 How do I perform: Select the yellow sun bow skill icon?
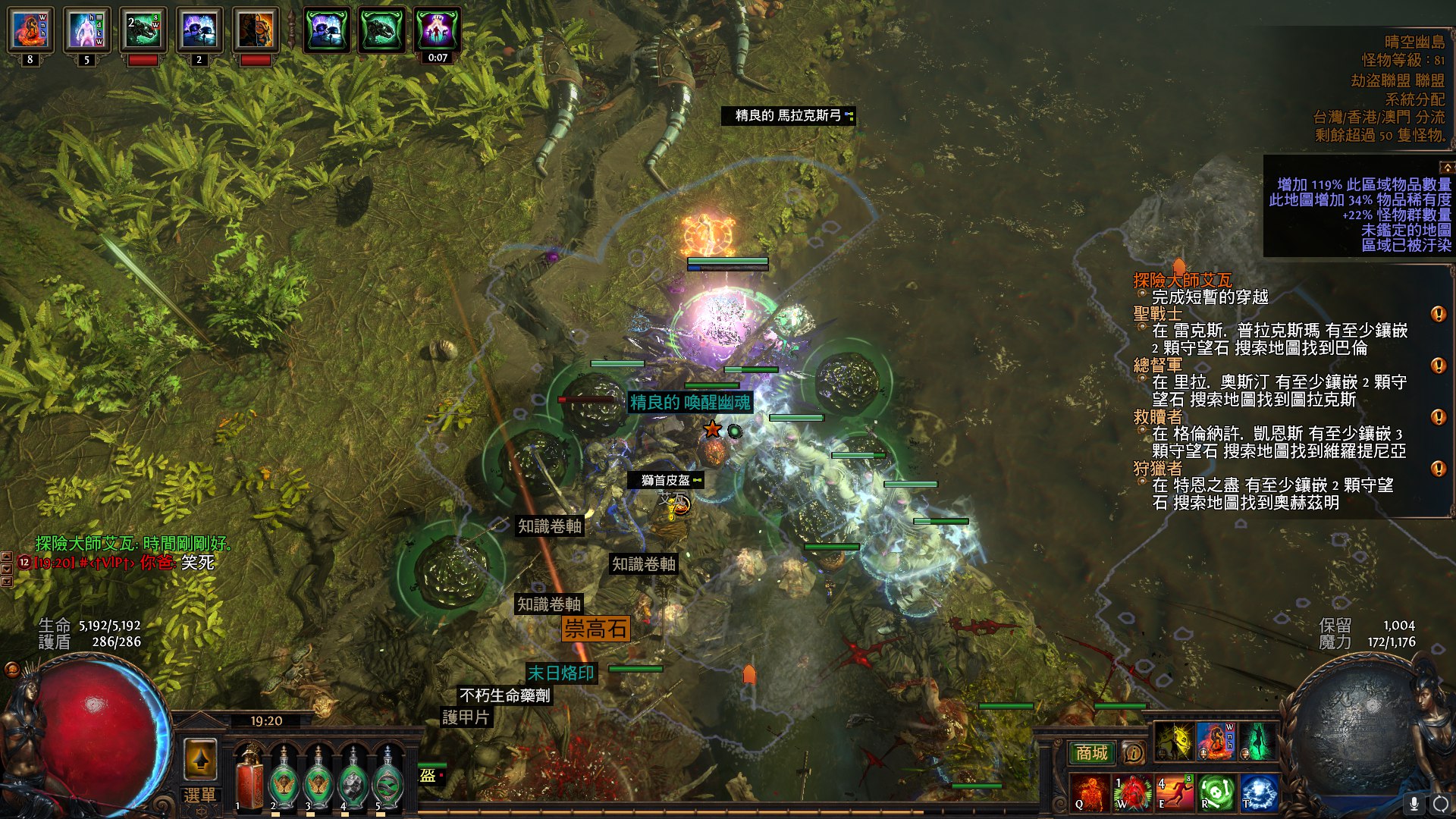point(1174,742)
